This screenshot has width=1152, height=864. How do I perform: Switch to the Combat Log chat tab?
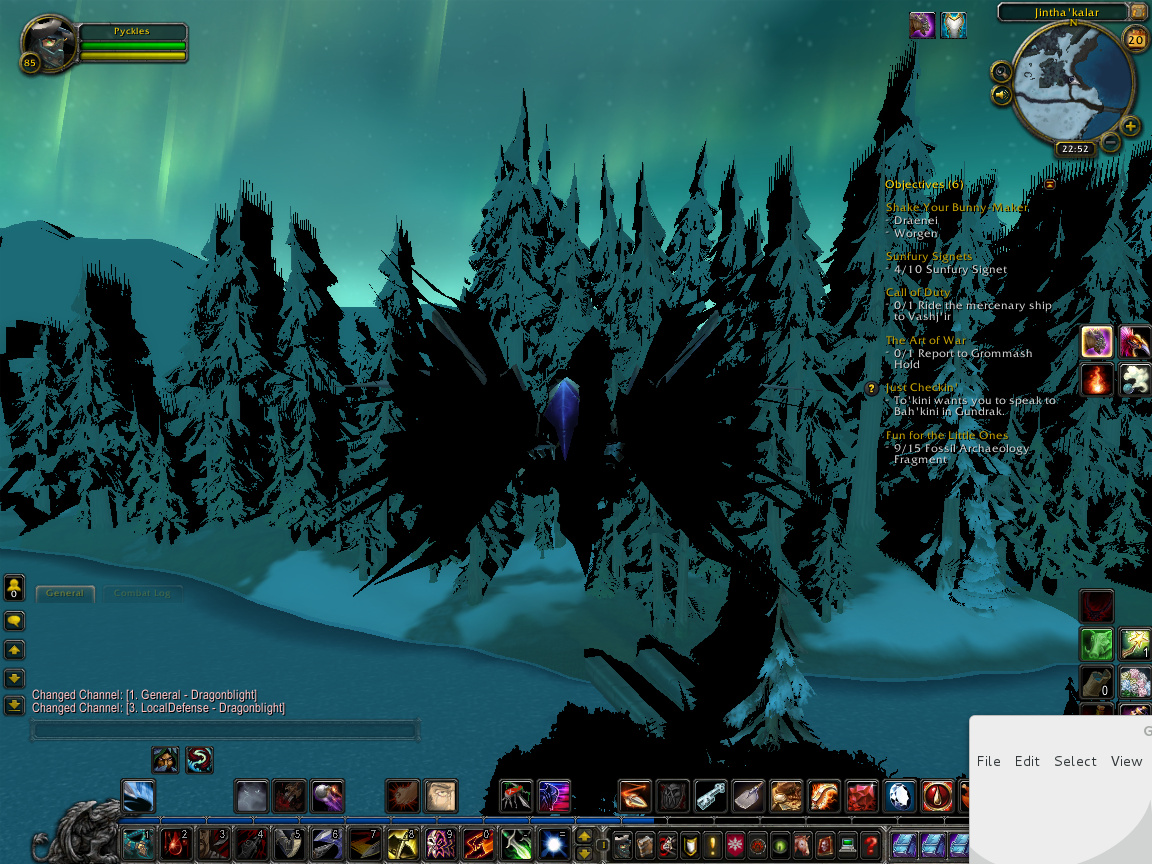pos(141,593)
